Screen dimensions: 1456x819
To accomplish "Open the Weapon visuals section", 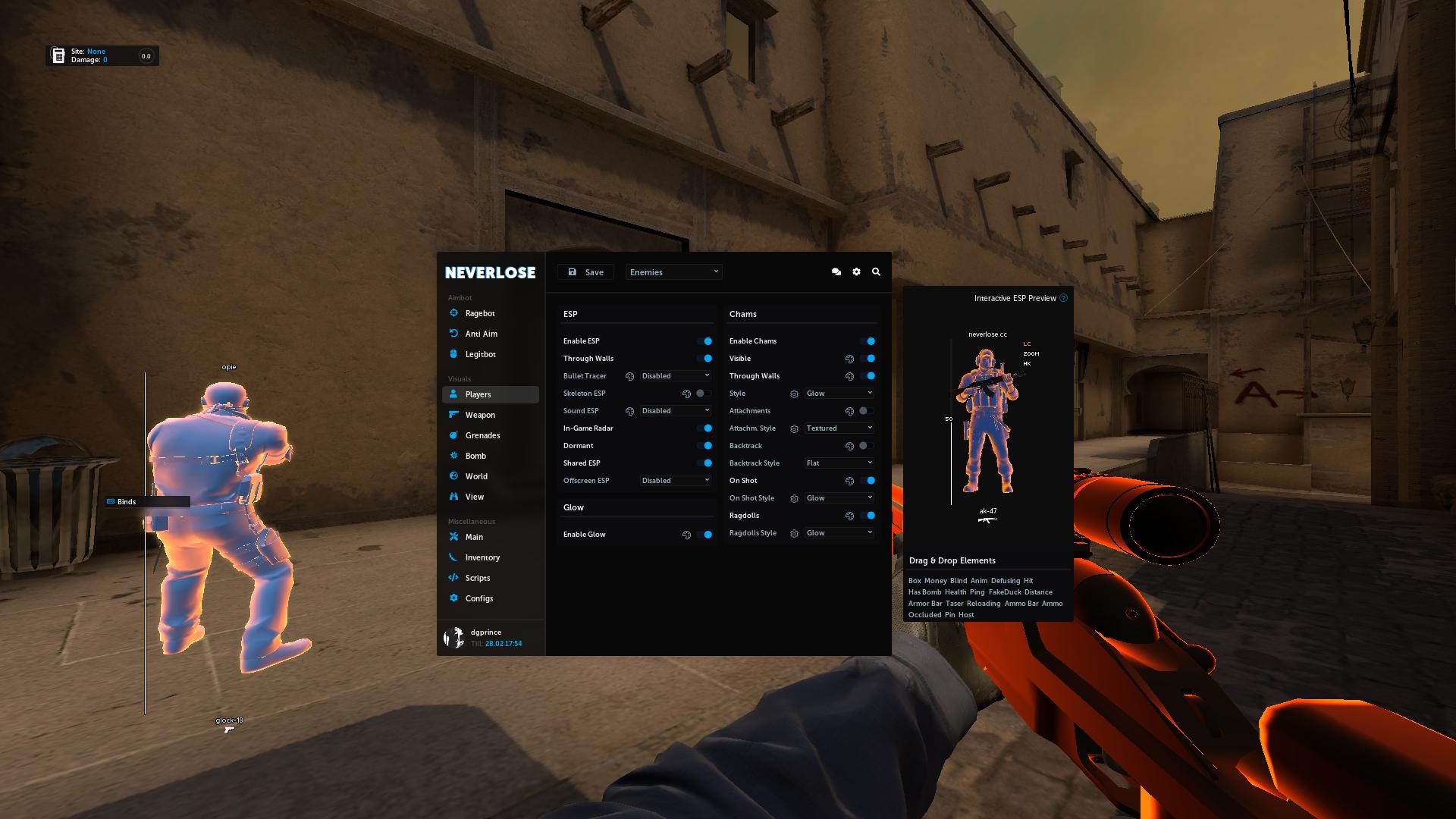I will point(480,415).
